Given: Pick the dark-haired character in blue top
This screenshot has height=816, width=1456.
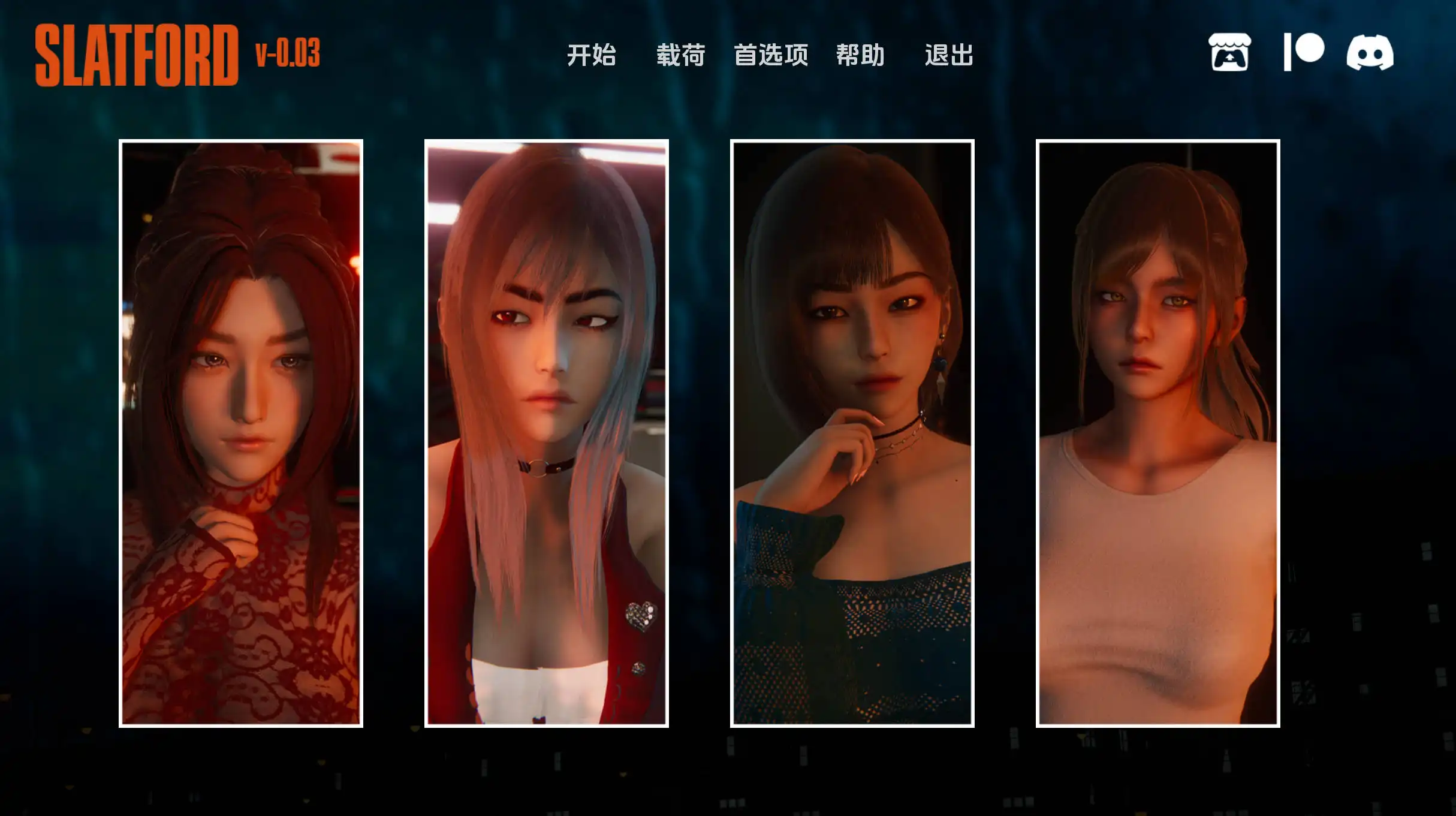Looking at the screenshot, I should (852, 433).
